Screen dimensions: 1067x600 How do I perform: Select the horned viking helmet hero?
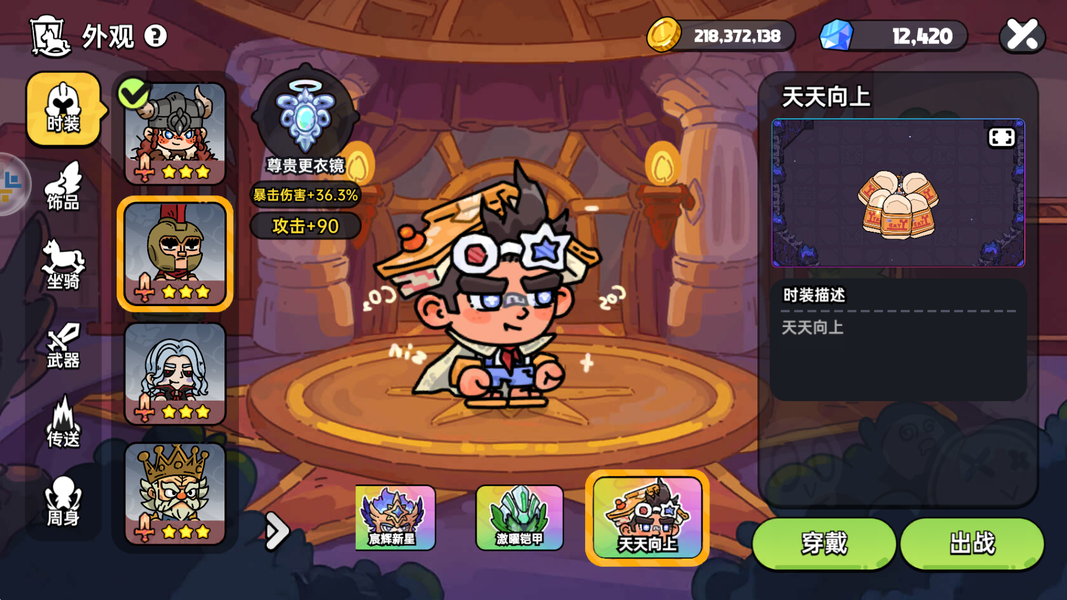pyautogui.click(x=175, y=135)
